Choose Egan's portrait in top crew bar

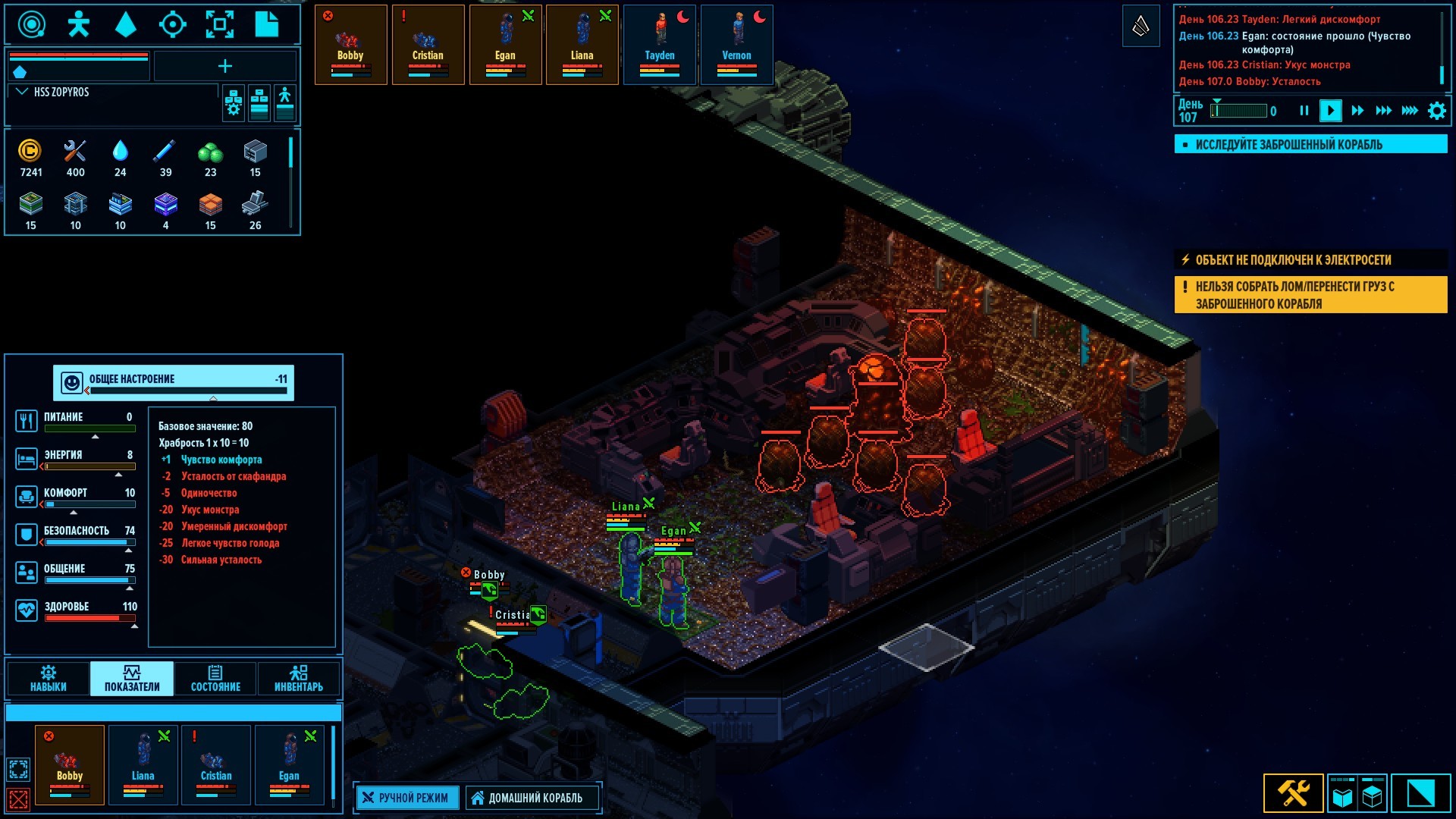pos(505,44)
